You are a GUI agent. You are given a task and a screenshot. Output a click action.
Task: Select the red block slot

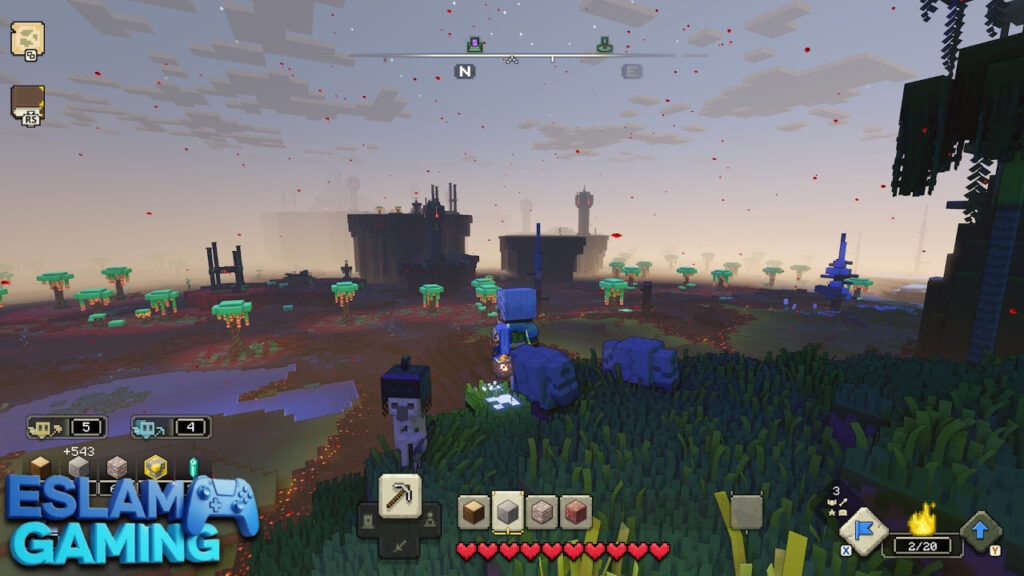[x=575, y=512]
